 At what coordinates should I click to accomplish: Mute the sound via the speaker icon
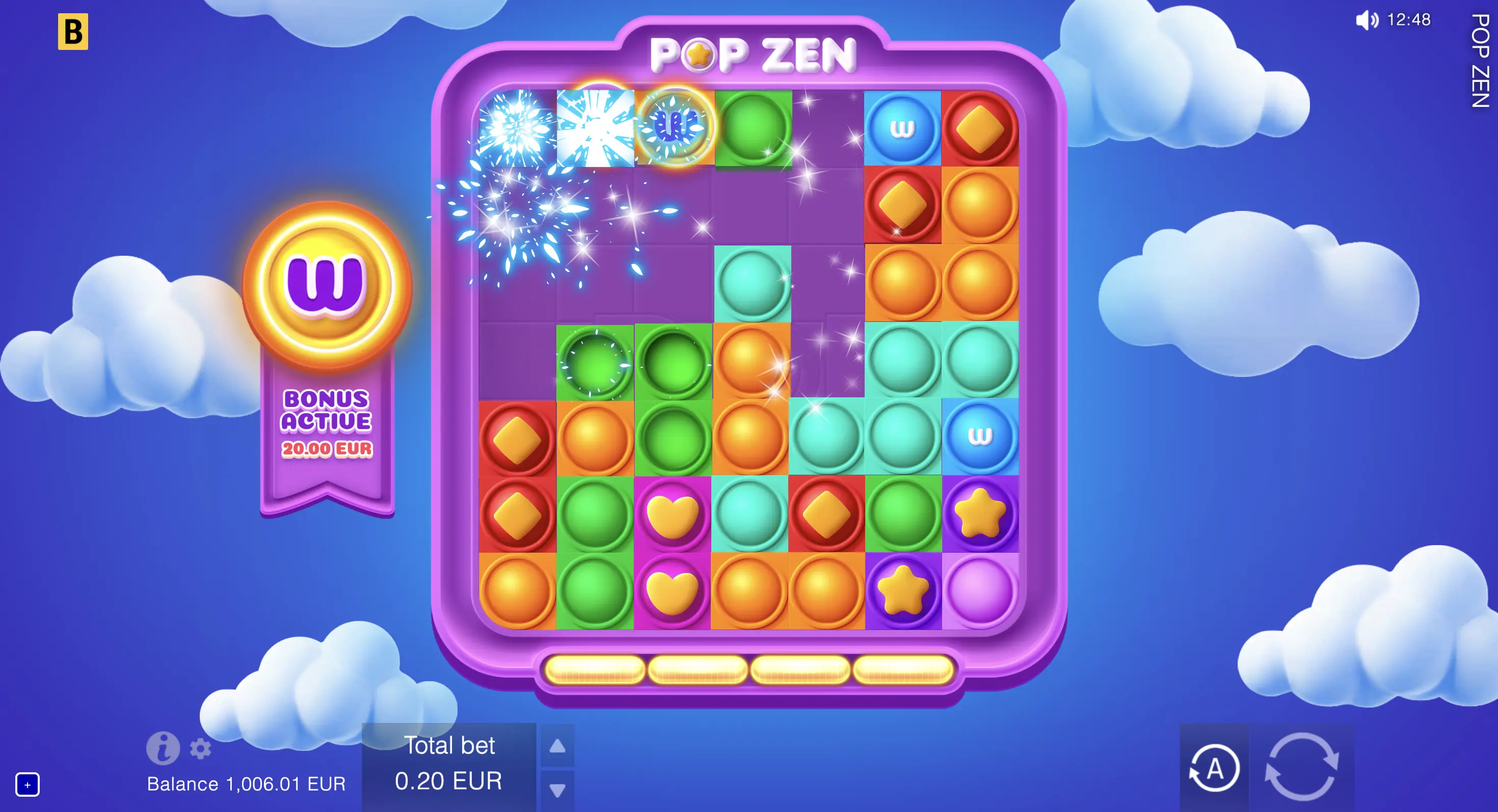point(1368,20)
